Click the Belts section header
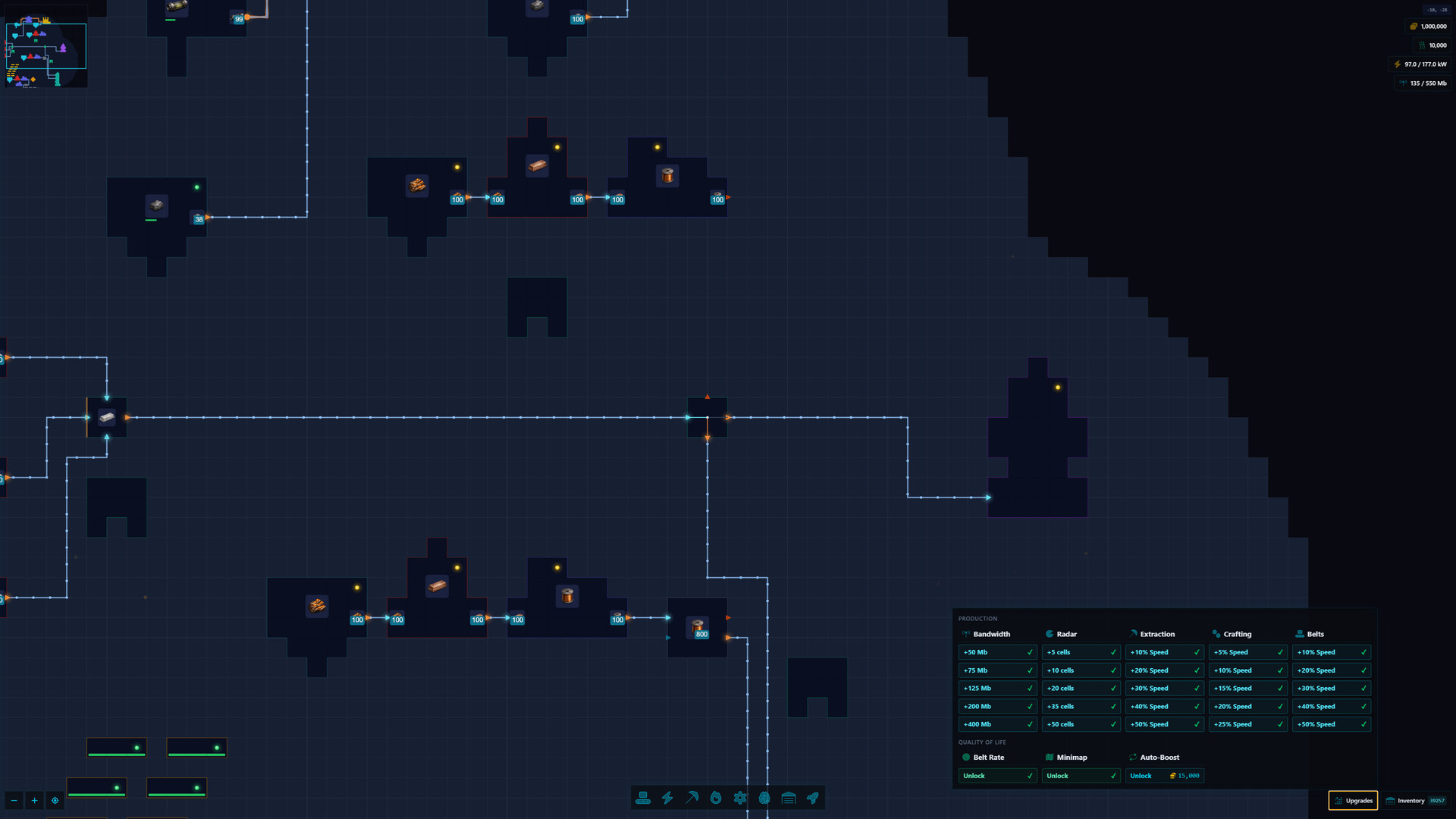The width and height of the screenshot is (1456, 819). point(1314,634)
